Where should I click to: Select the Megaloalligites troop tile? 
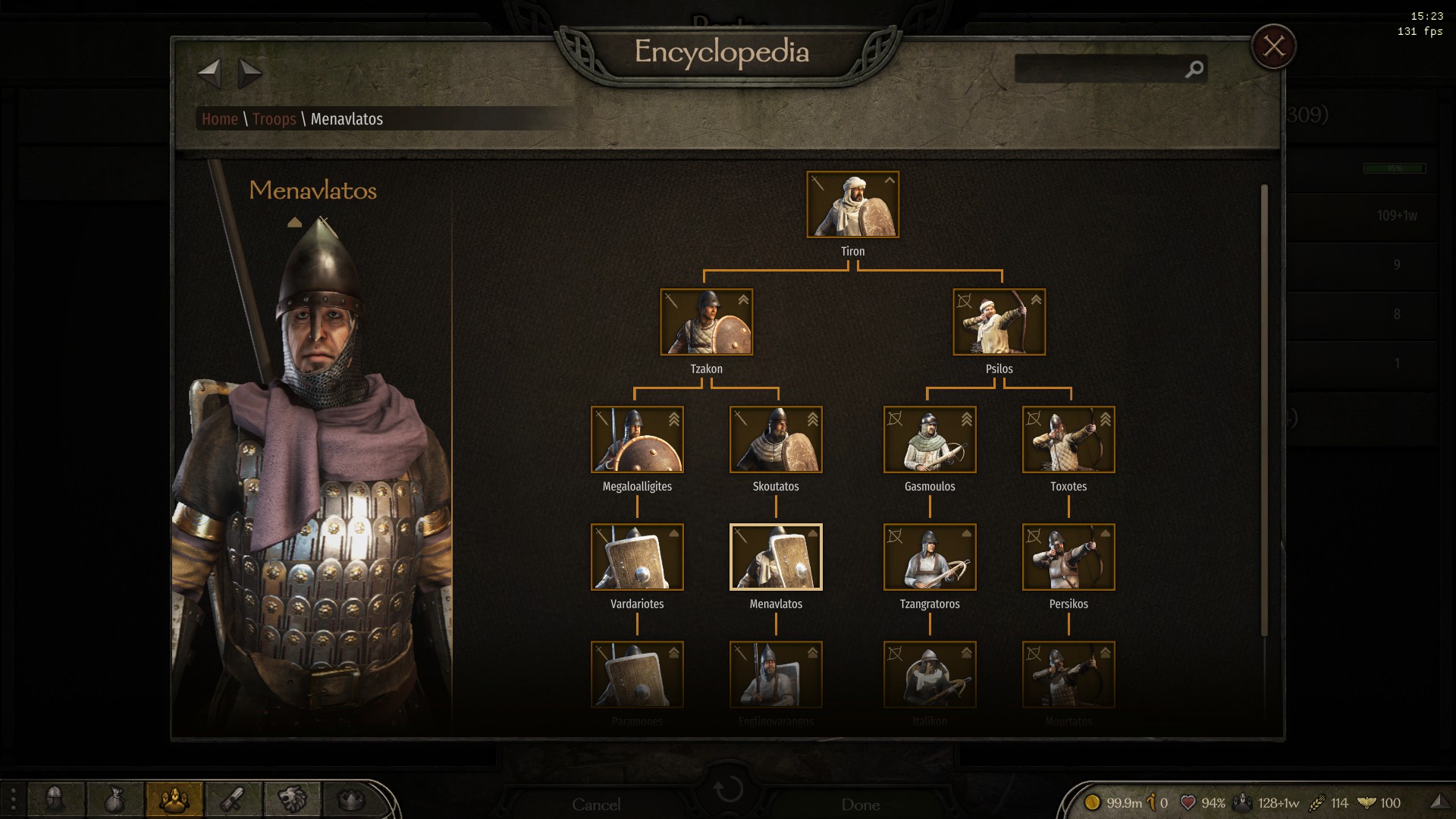click(637, 440)
